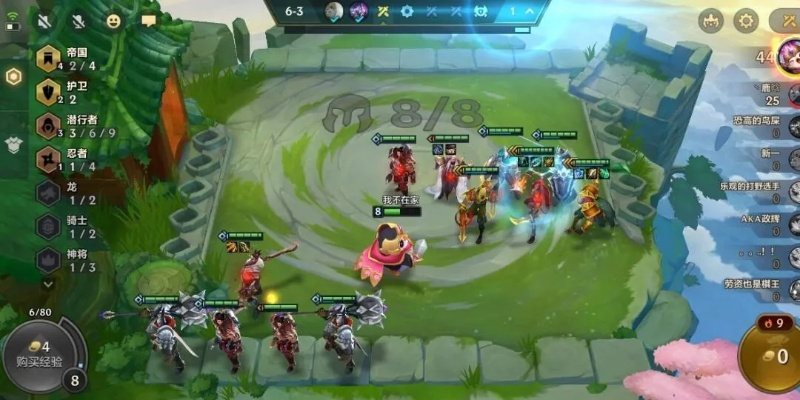
Task: Expand the stage round tracker arrow
Action: 530,11
